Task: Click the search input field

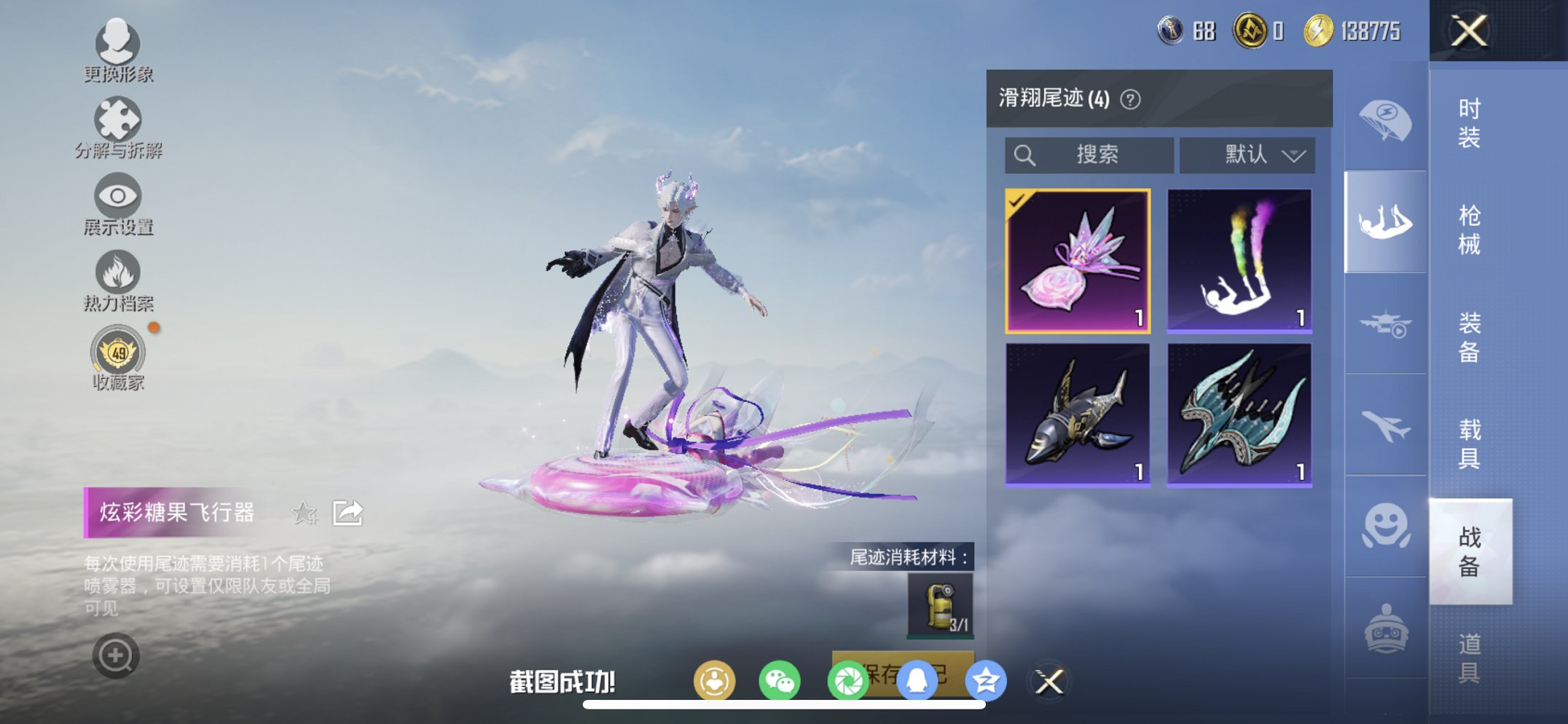Action: [1089, 154]
